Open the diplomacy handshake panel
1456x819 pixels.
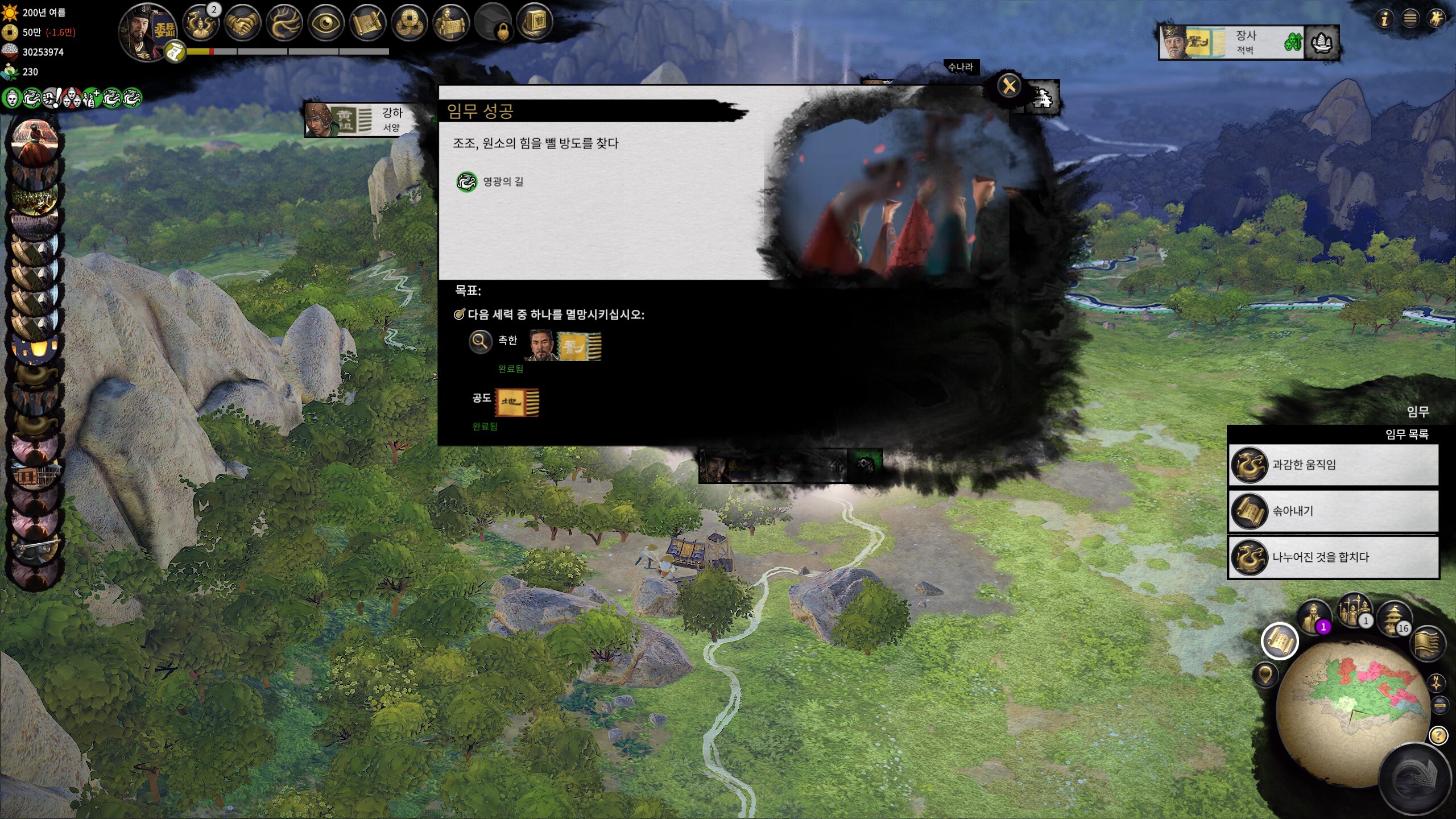coord(243,24)
